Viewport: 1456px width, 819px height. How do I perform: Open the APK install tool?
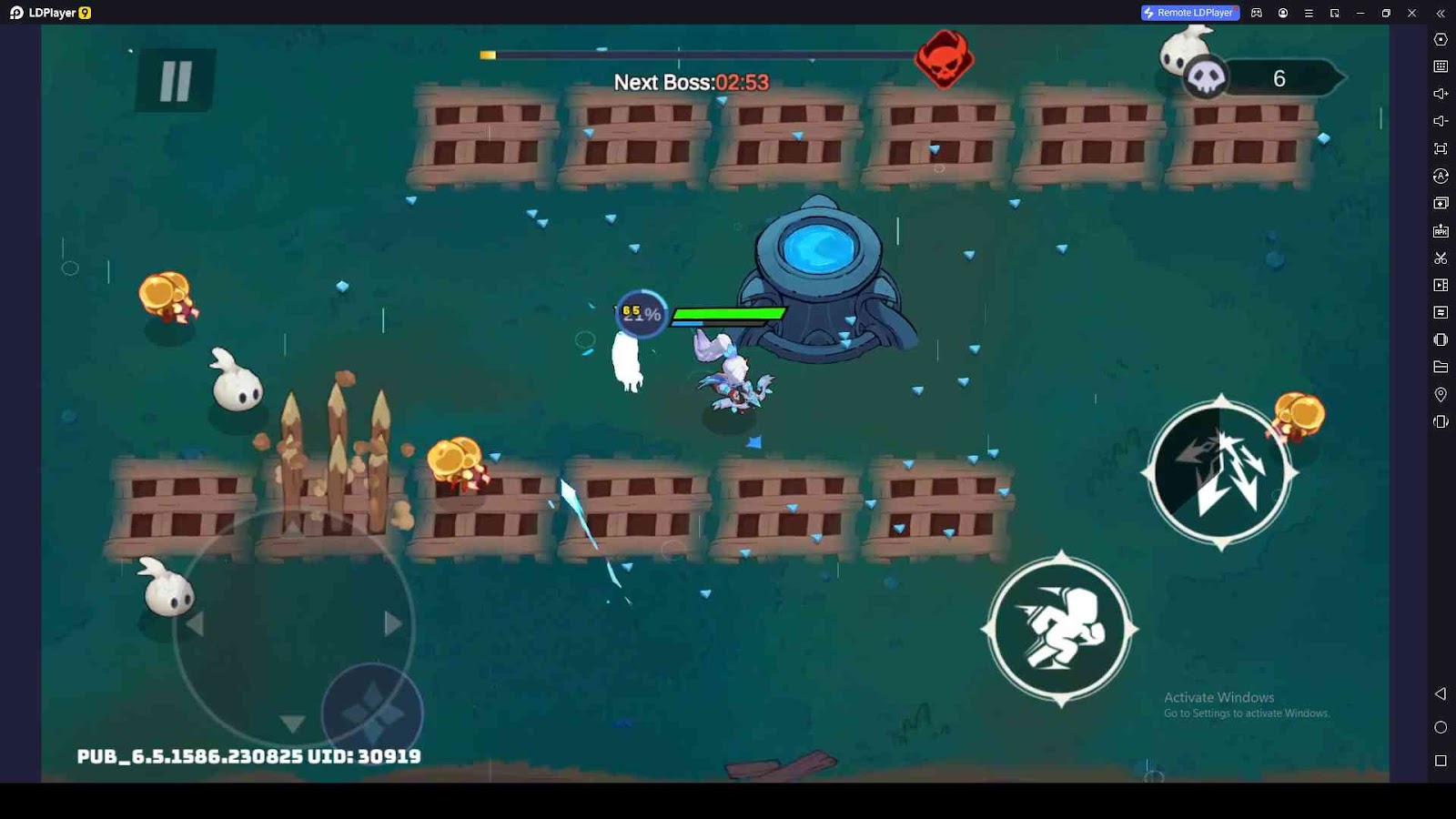pyautogui.click(x=1441, y=230)
